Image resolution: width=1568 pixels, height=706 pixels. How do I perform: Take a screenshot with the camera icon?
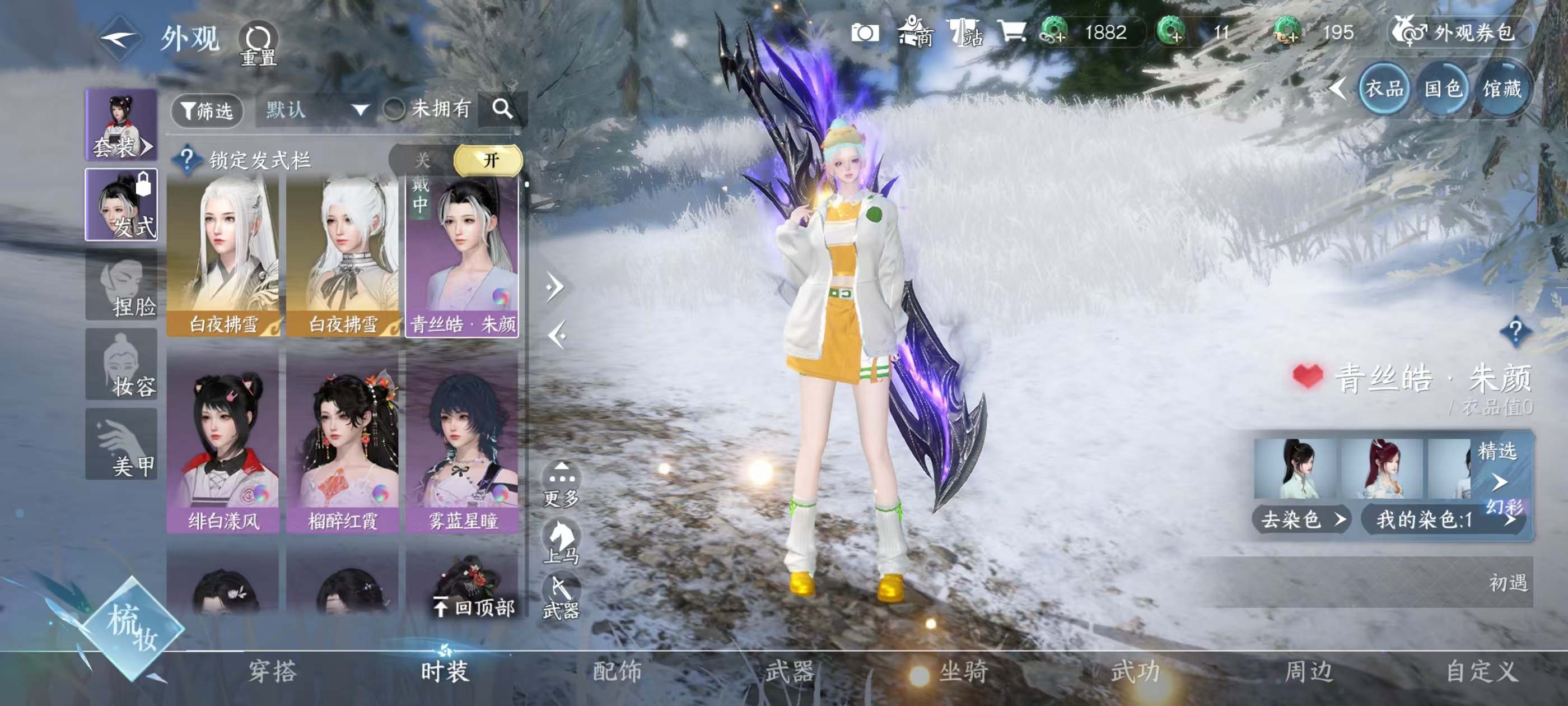pos(864,33)
